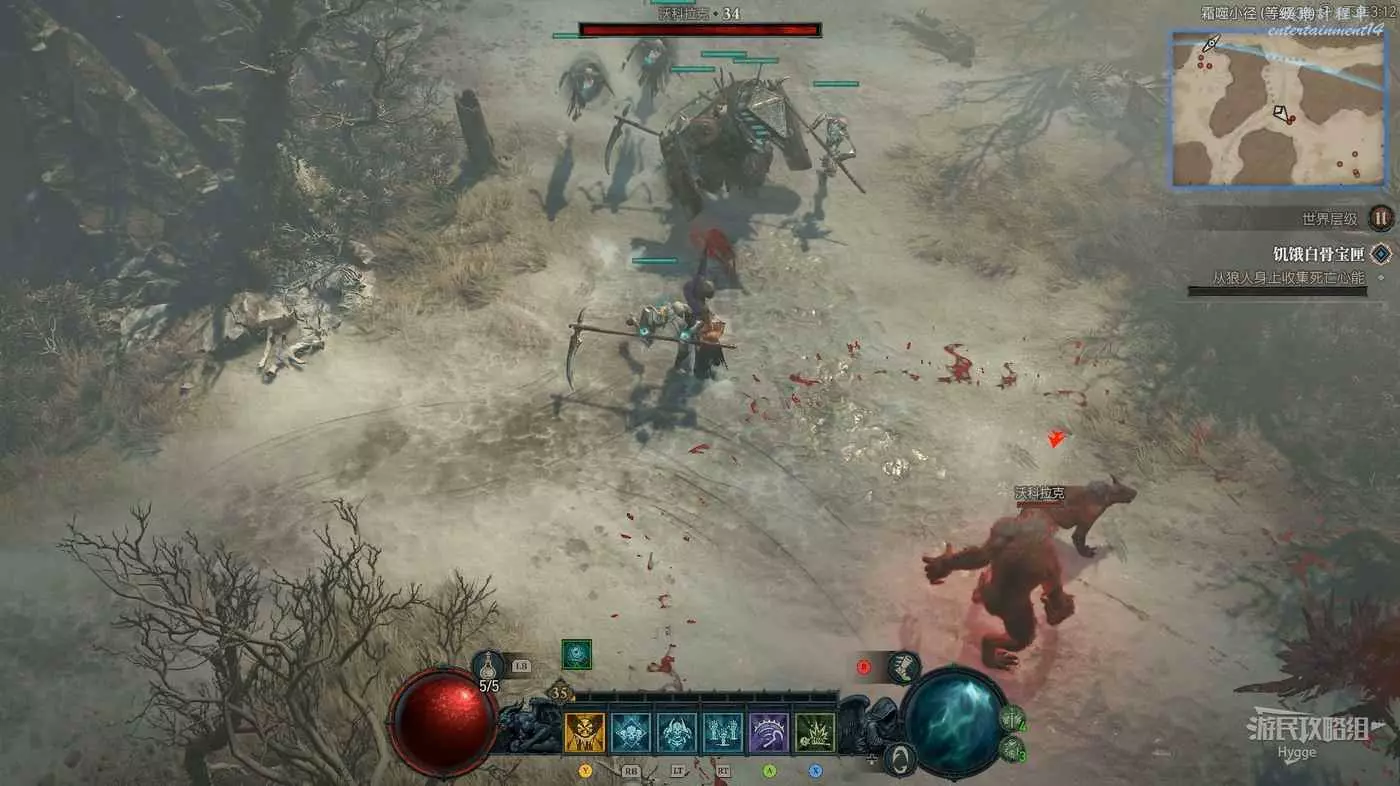Use the green corpse explosion skill

(815, 733)
